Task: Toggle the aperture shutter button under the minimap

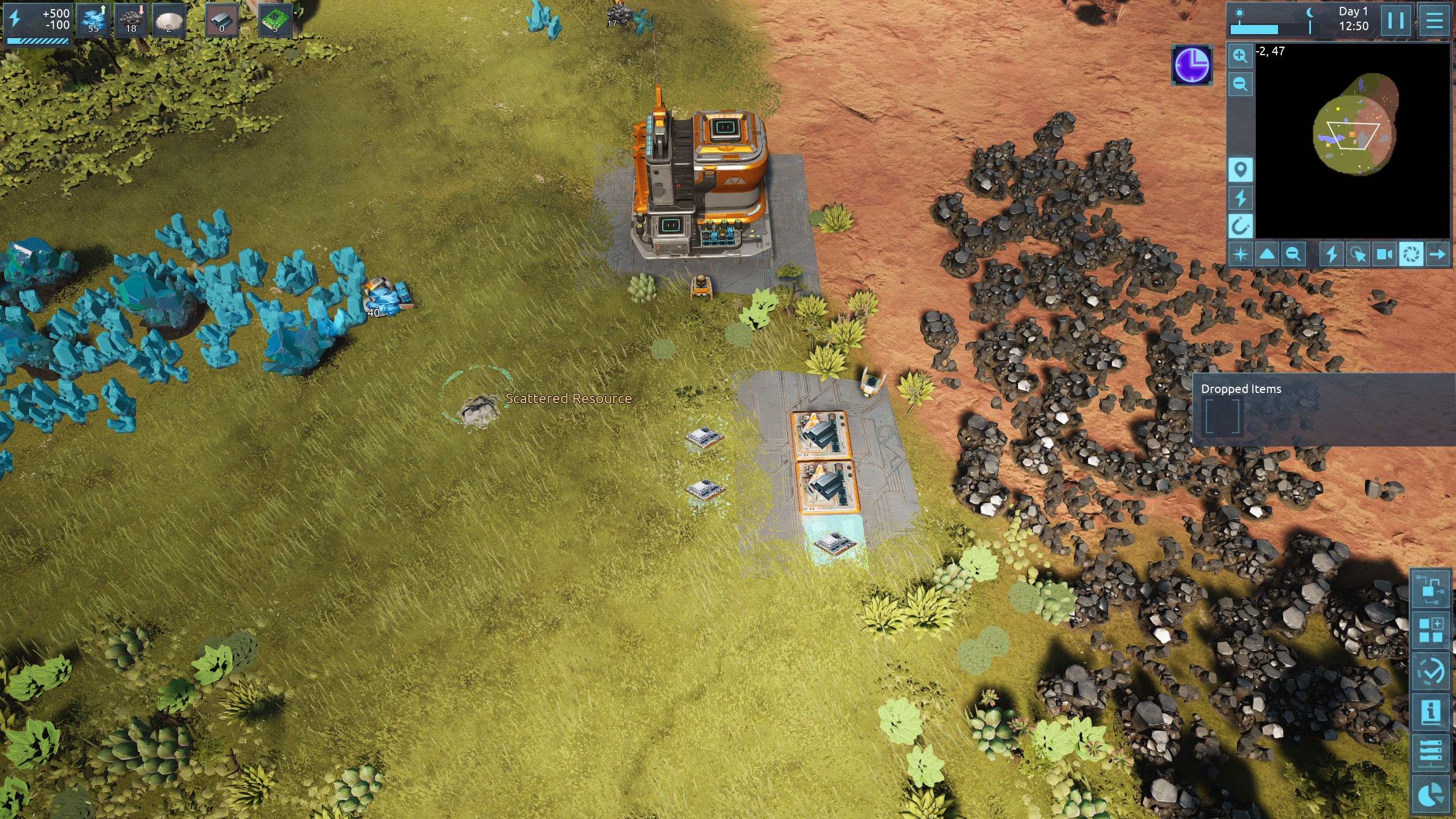Action: tap(1411, 254)
